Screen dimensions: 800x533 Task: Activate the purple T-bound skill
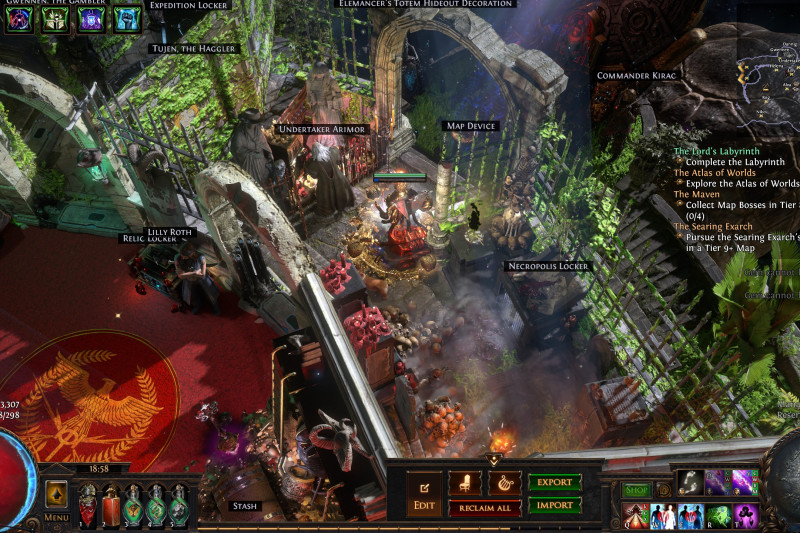tap(746, 516)
